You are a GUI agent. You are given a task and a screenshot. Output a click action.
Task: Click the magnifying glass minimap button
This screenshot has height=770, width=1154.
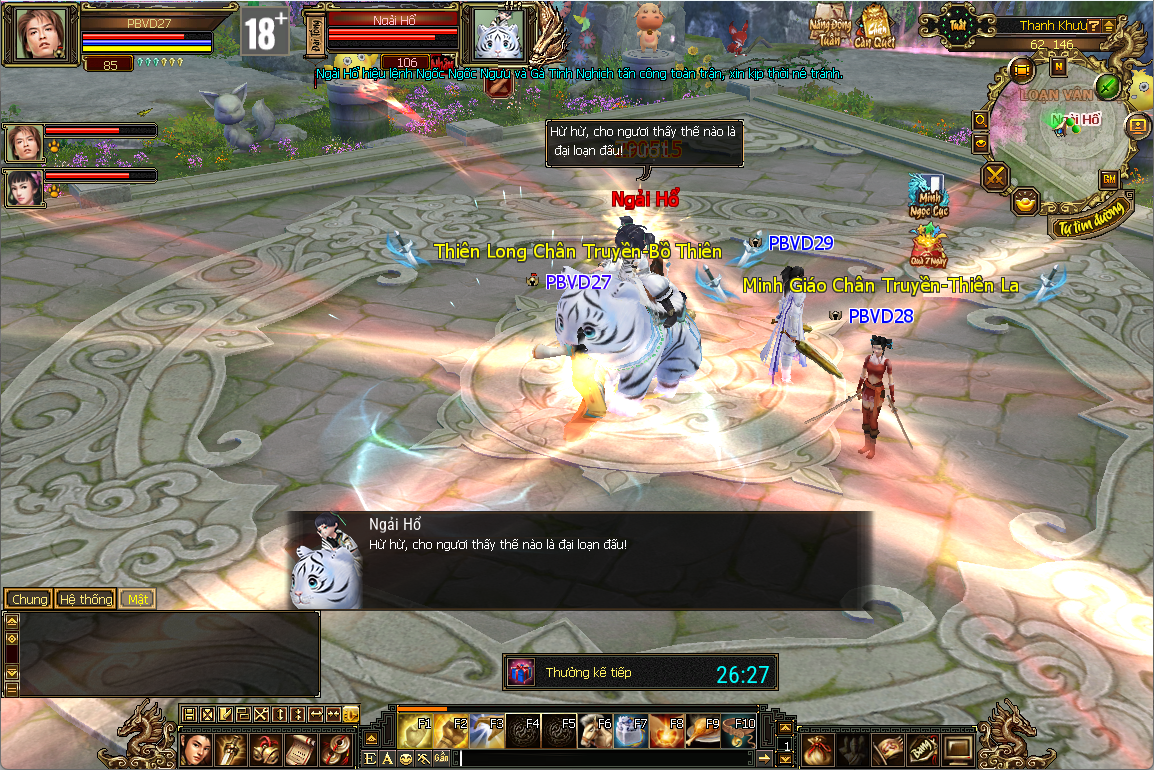tap(981, 120)
